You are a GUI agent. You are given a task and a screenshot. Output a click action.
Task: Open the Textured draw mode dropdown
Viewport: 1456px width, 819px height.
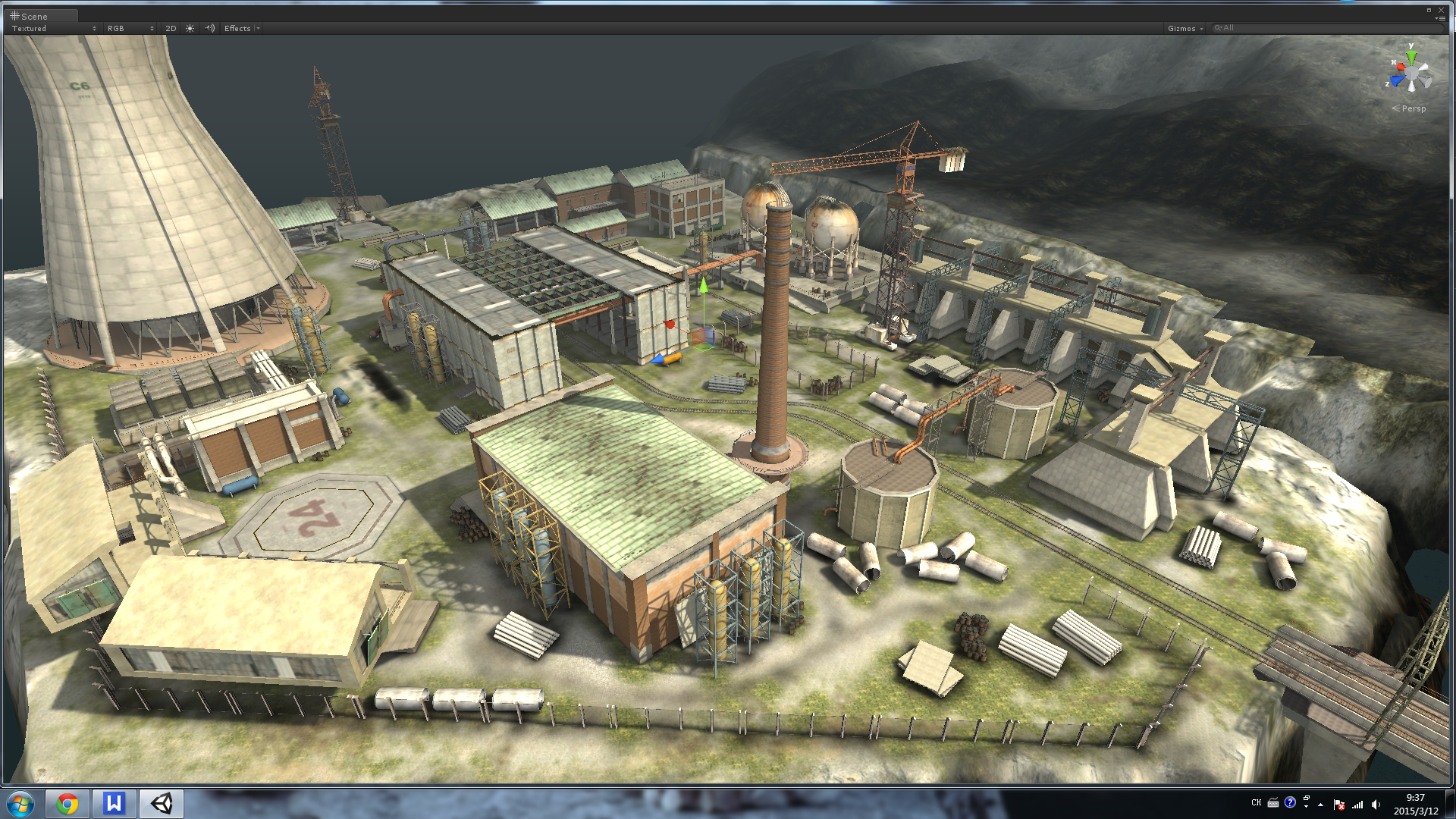(53, 28)
